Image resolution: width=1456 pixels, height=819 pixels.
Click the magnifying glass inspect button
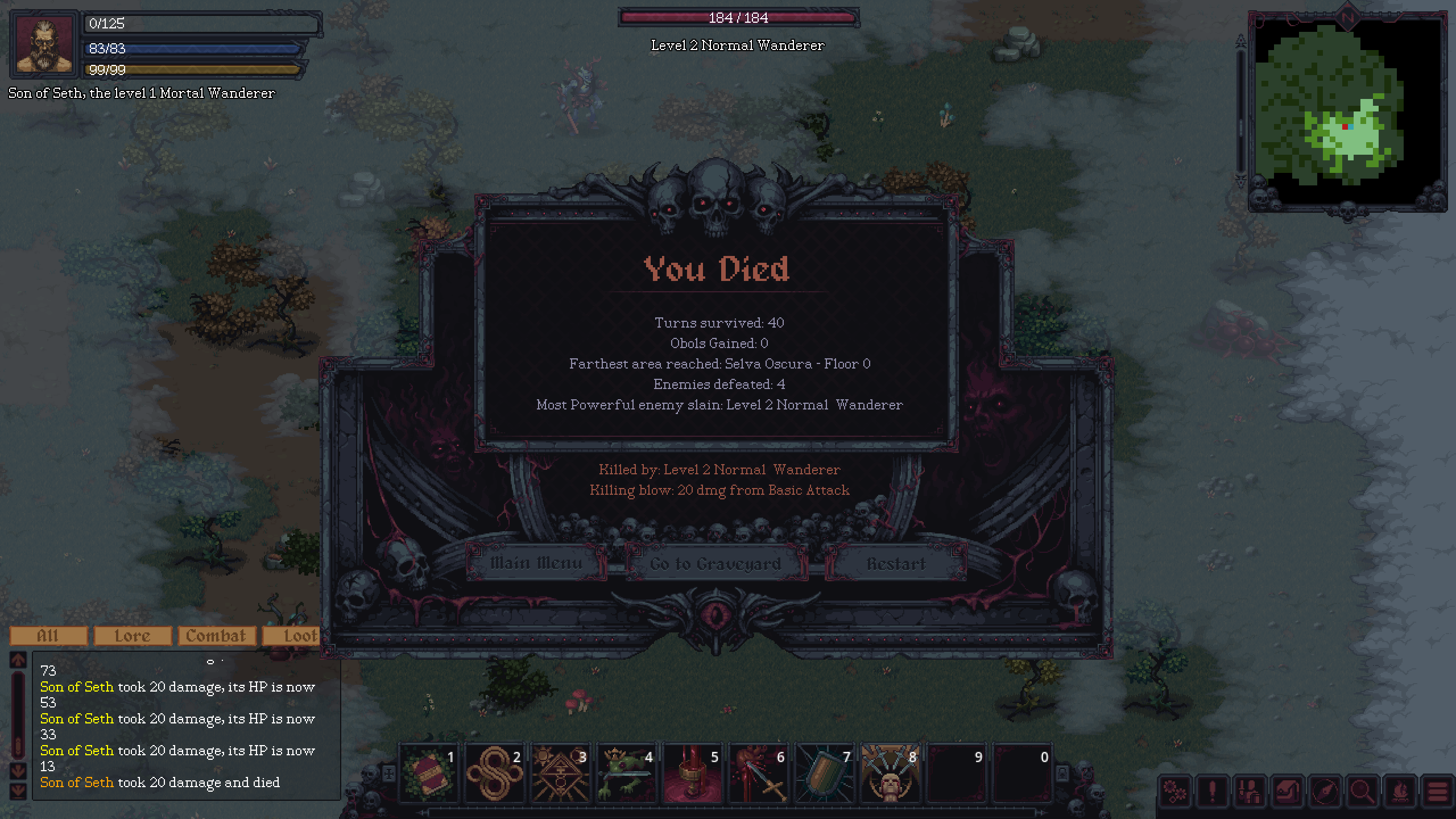tap(1362, 791)
